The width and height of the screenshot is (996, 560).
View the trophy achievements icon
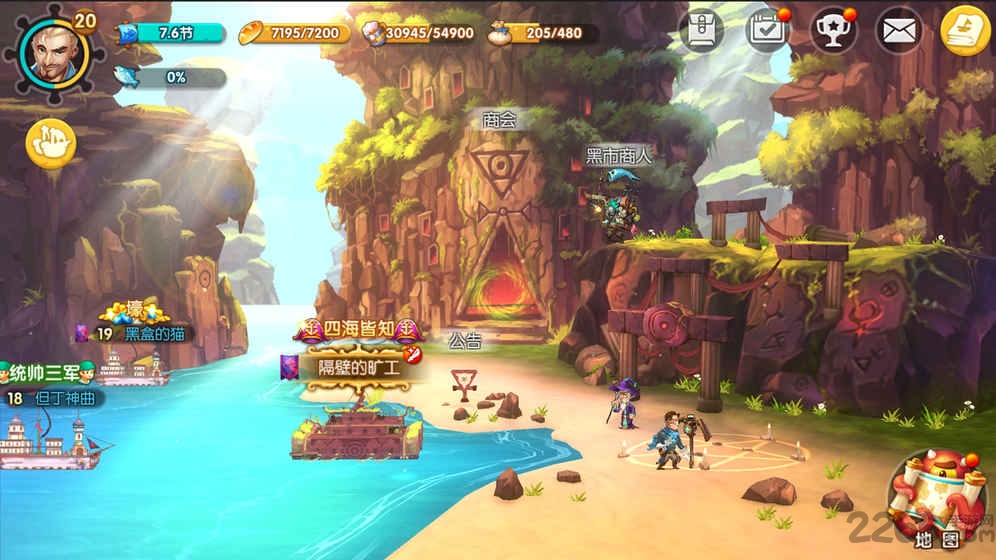tap(833, 30)
